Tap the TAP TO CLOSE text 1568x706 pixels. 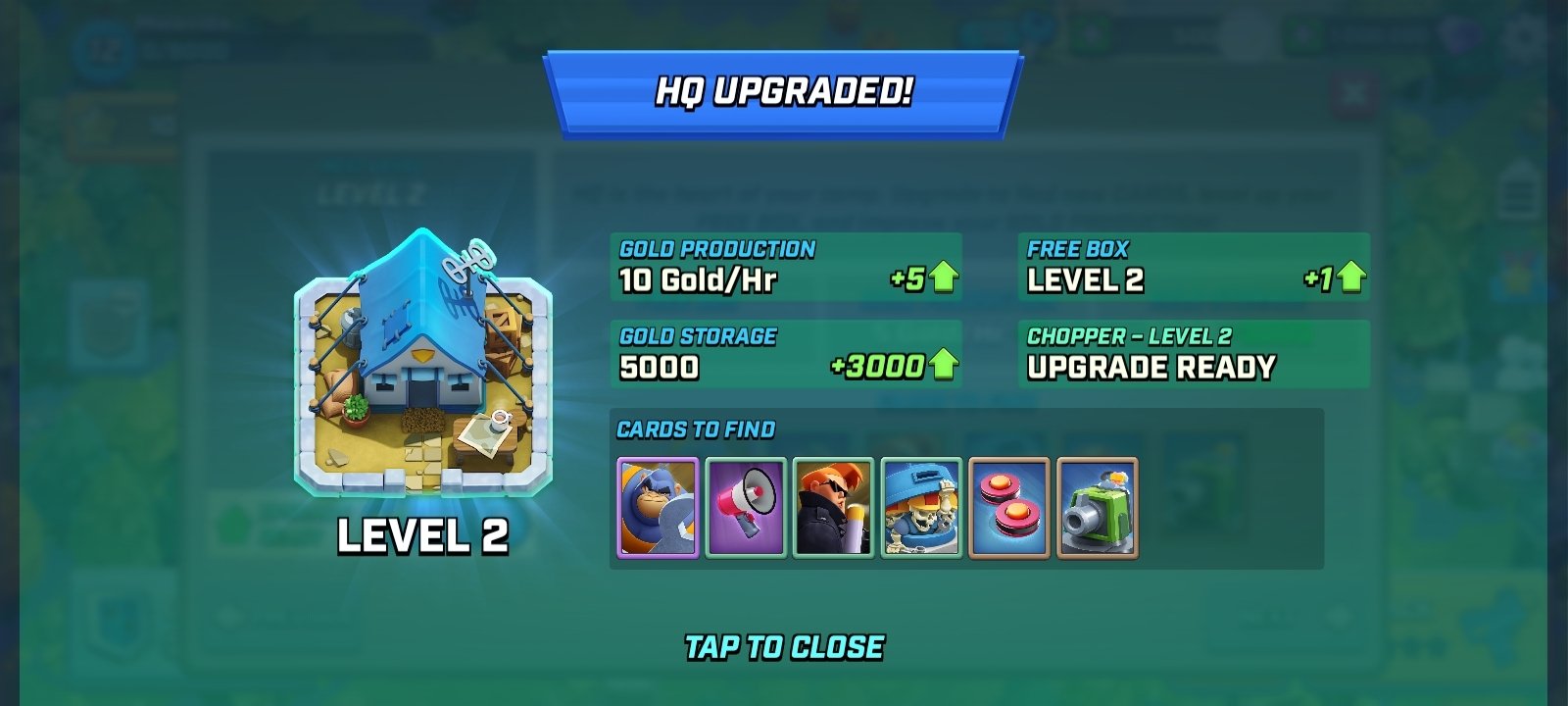784,646
